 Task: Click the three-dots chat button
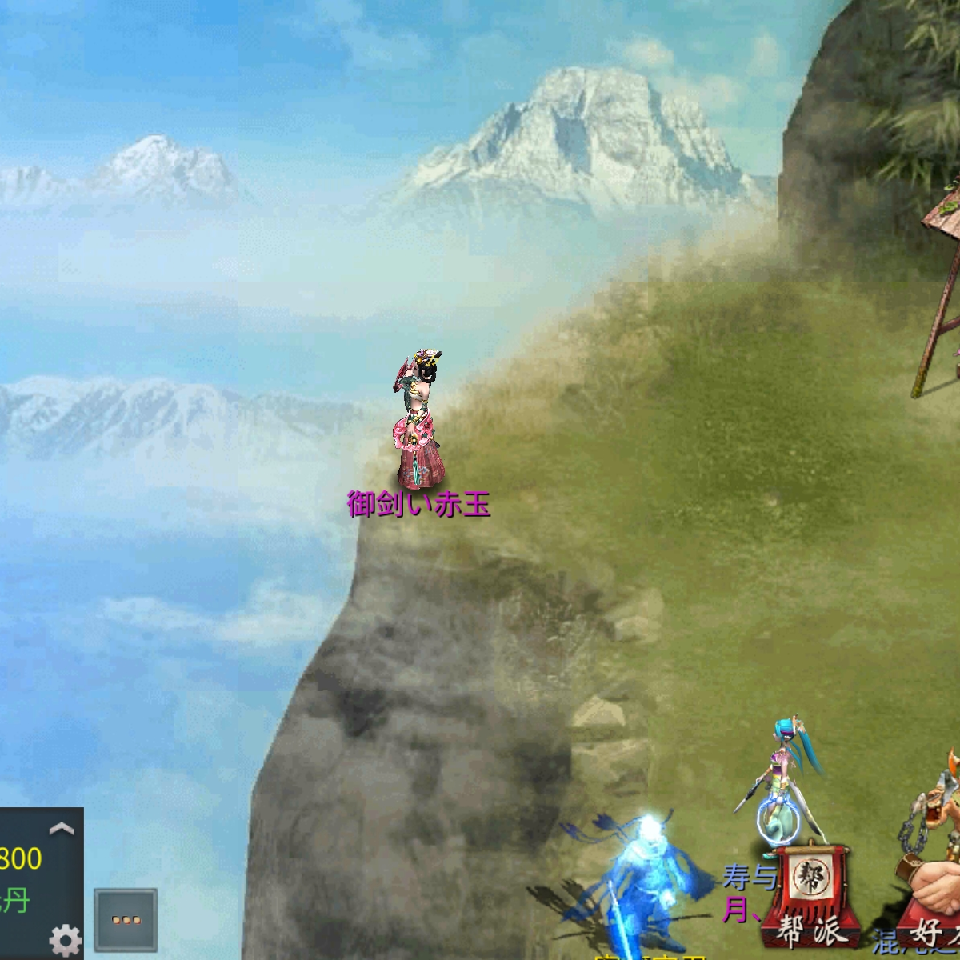pyautogui.click(x=126, y=920)
